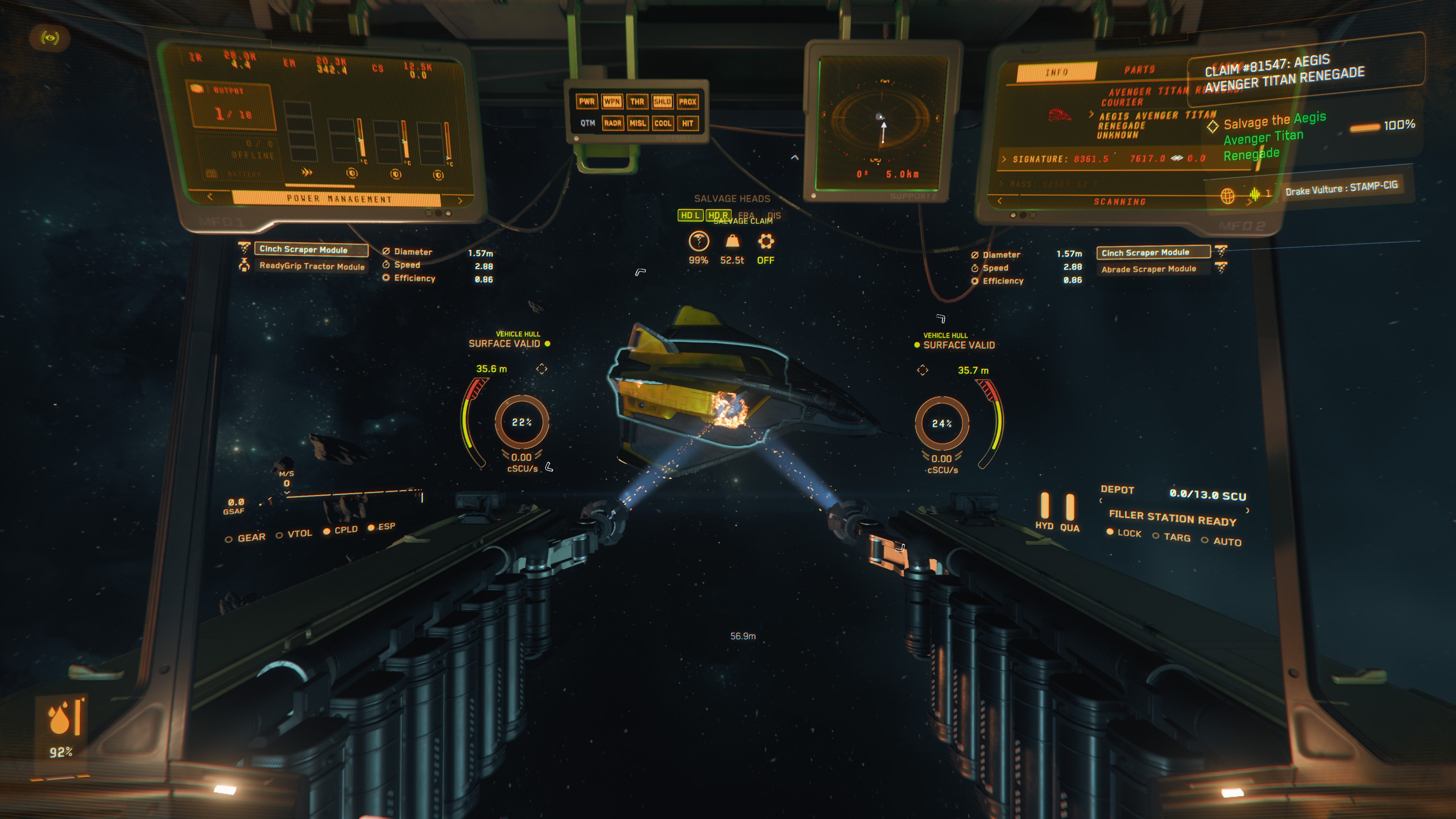Select the MISL missile button

tap(637, 123)
